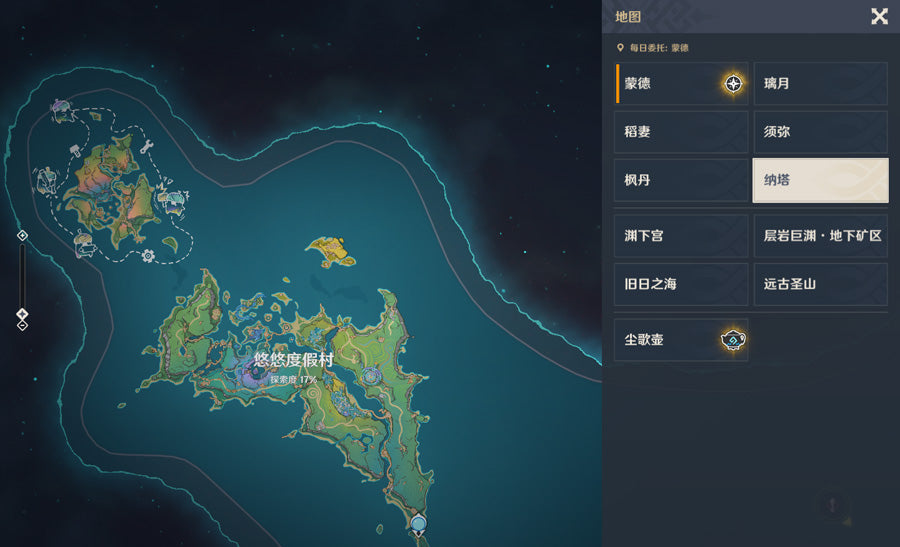900x547 pixels.
Task: Open the 远古圣山 map
Action: (820, 284)
